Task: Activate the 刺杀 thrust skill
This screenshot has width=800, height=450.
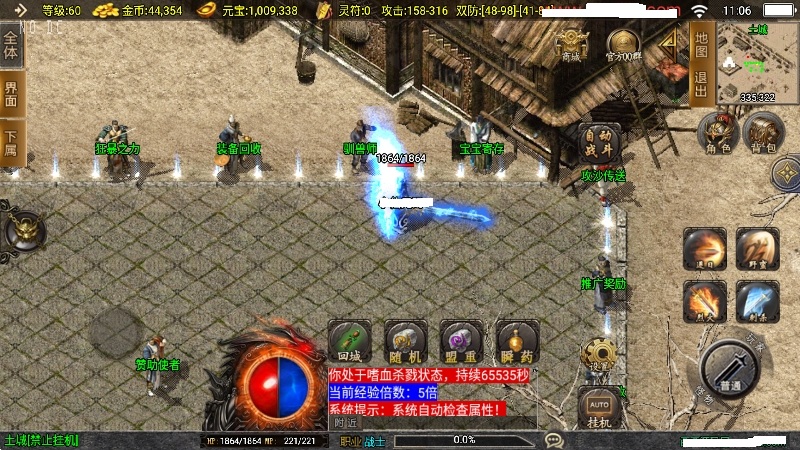Action: 757,299
